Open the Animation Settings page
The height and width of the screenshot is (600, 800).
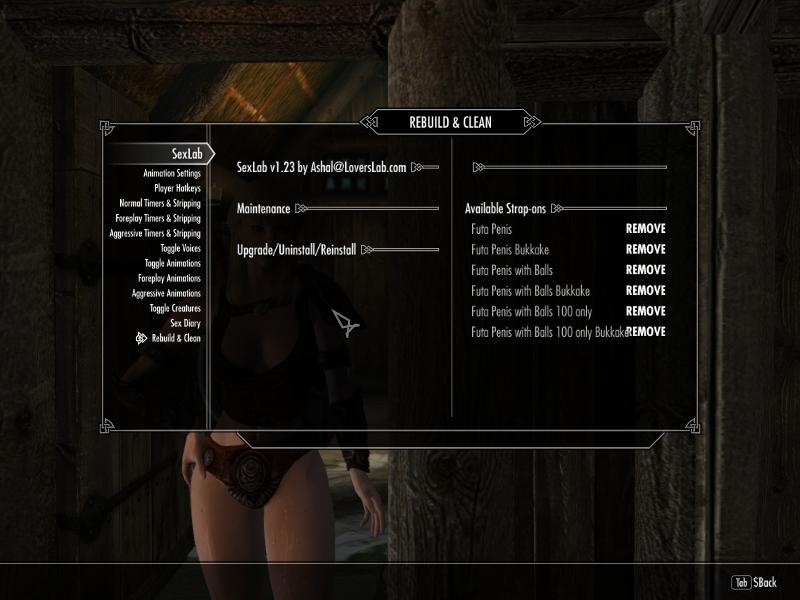171,173
